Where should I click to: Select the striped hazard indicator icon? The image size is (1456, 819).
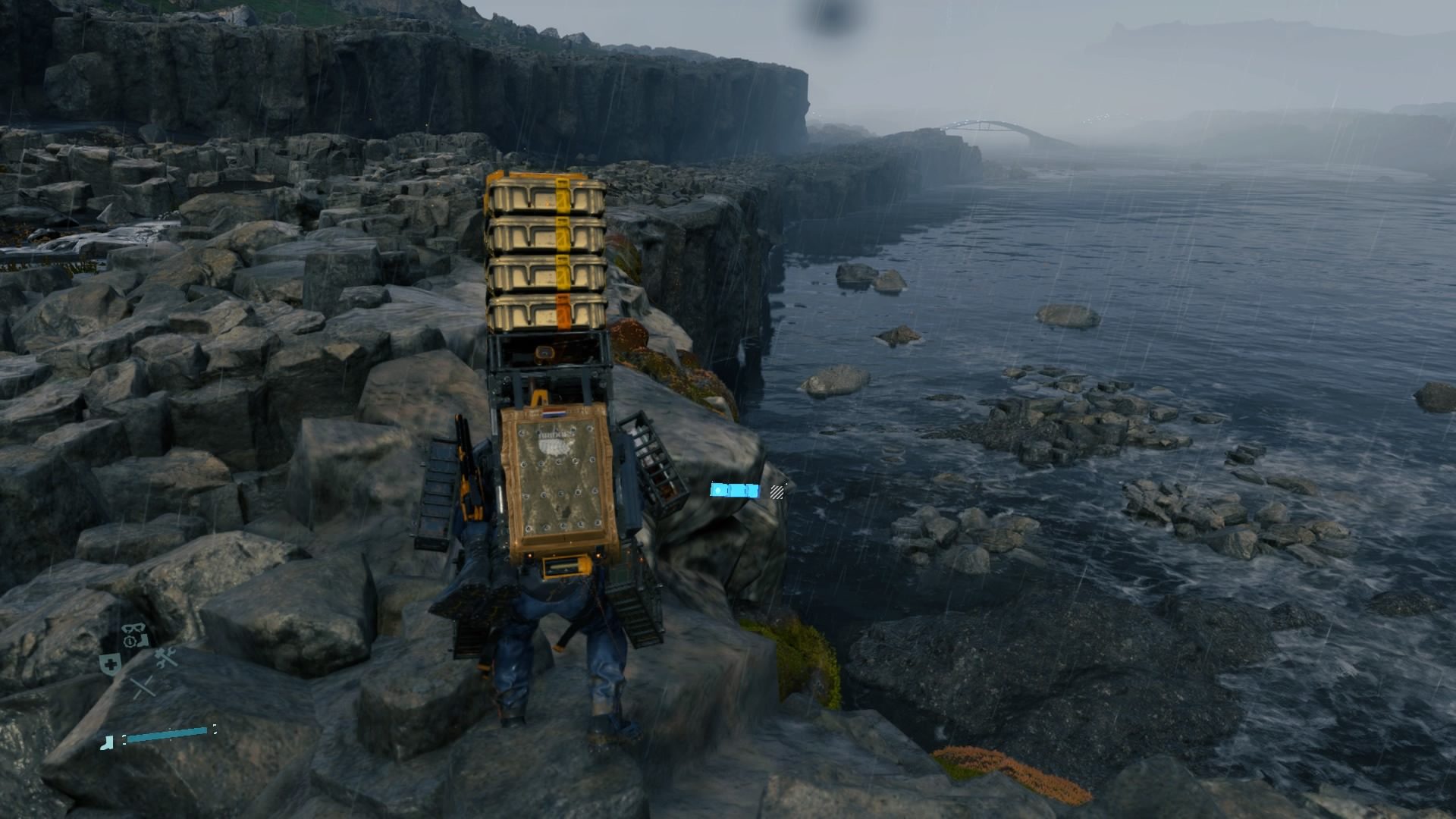click(x=777, y=492)
